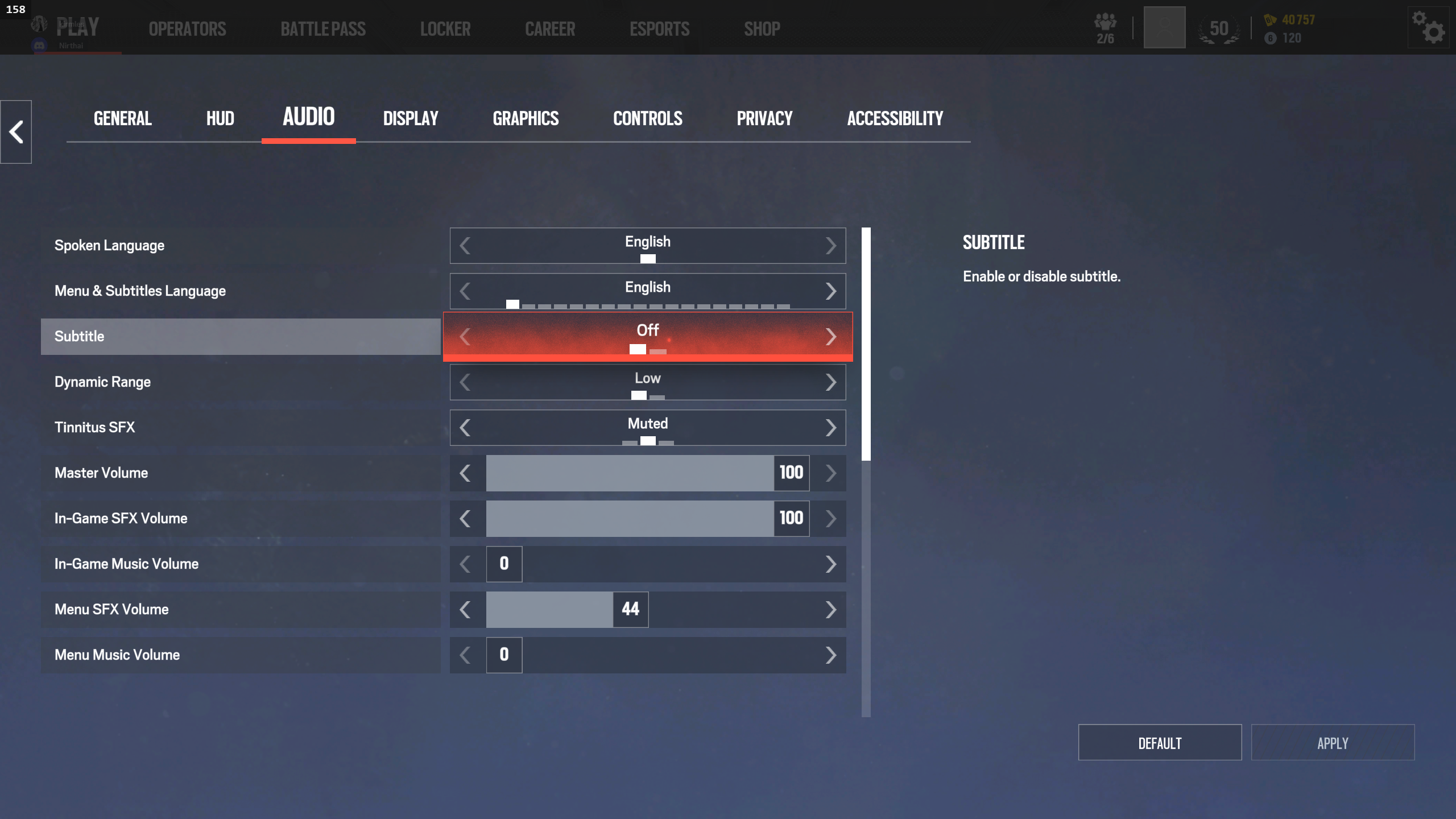The height and width of the screenshot is (819, 1456).
Task: Reset settings with the DEFAULT button
Action: pyautogui.click(x=1159, y=742)
